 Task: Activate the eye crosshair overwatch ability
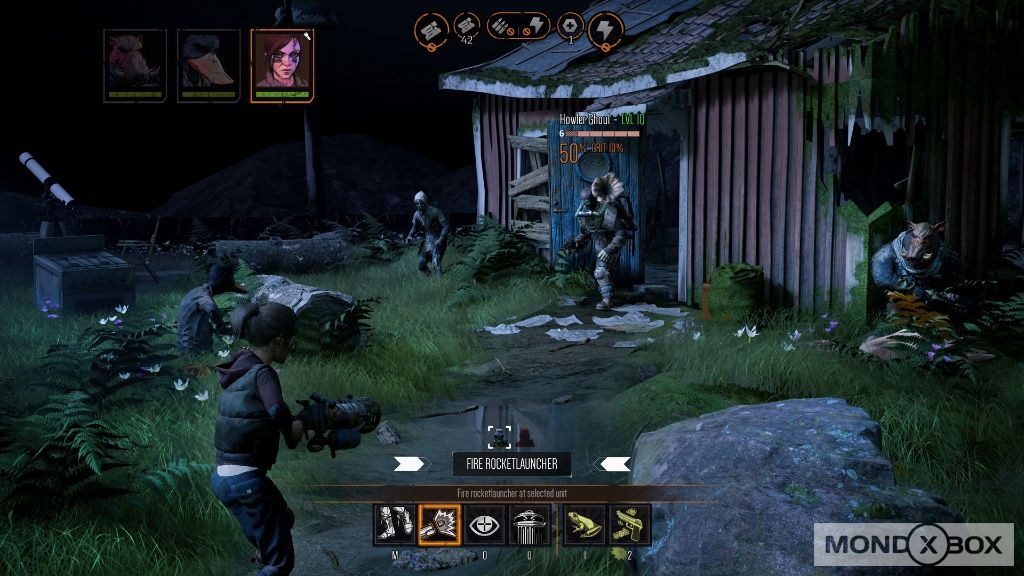pyautogui.click(x=485, y=524)
